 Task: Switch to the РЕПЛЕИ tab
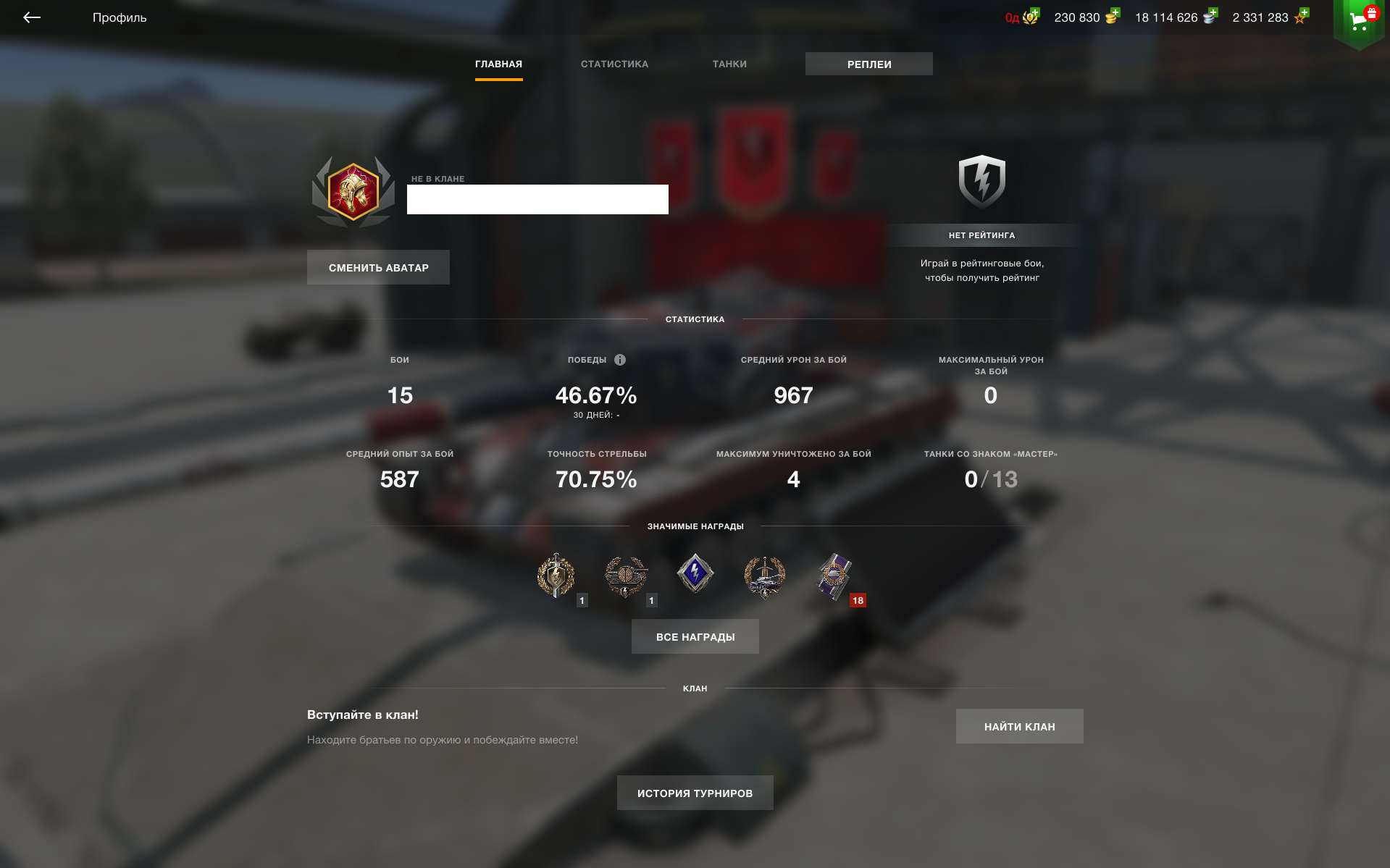[x=868, y=64]
